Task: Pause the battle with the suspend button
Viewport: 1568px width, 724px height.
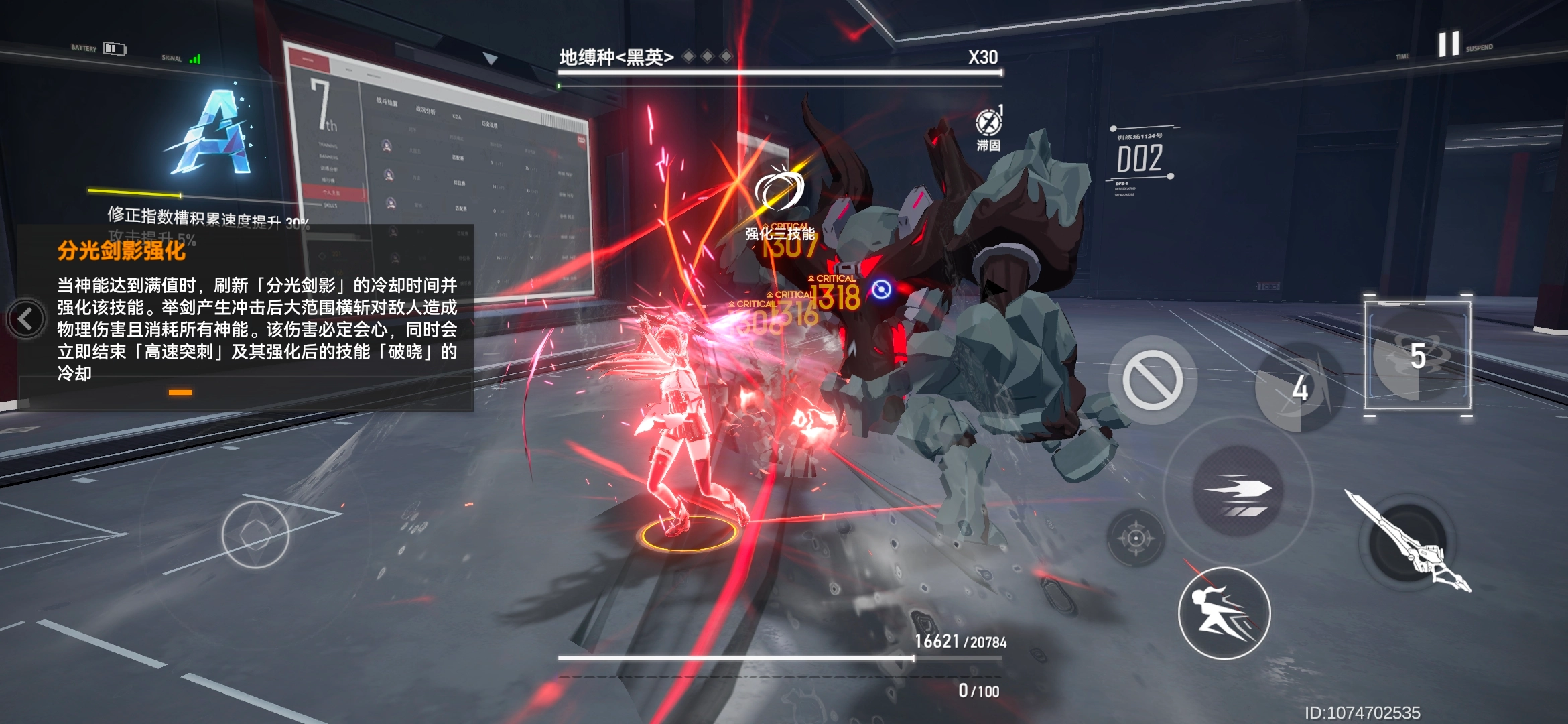Action: (1448, 44)
